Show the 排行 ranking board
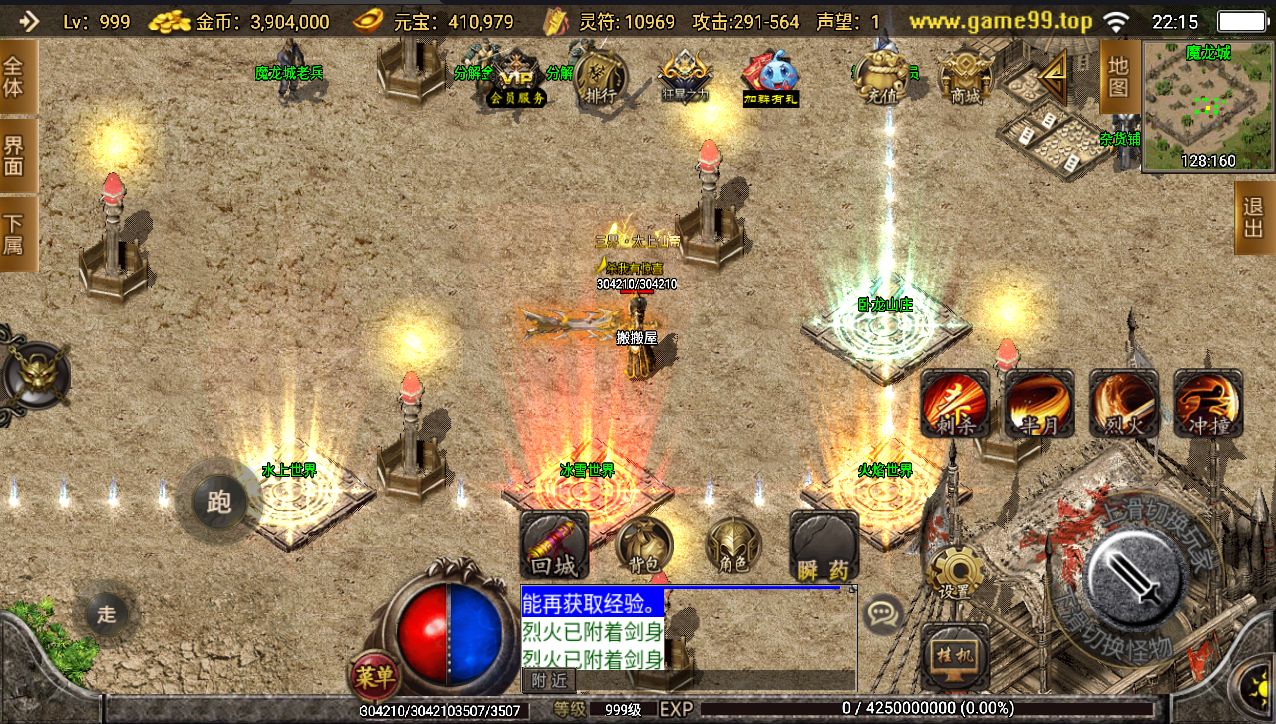 (601, 78)
